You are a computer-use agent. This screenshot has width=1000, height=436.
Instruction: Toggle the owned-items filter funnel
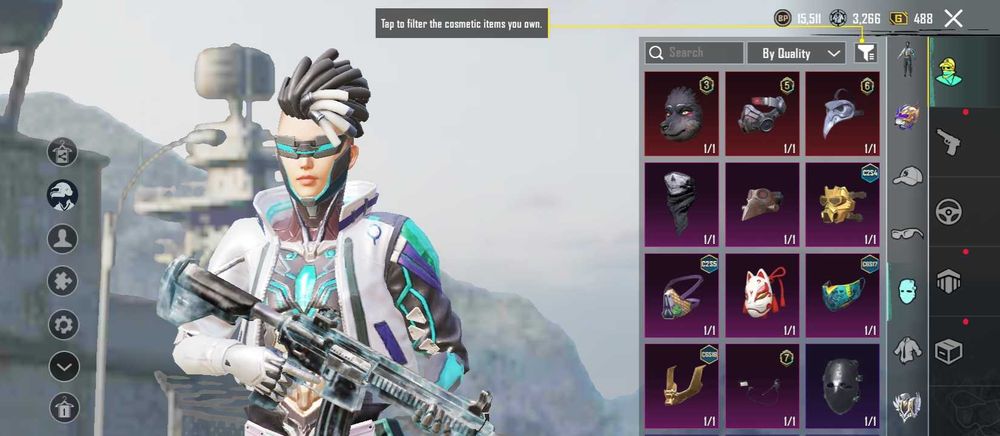point(865,53)
